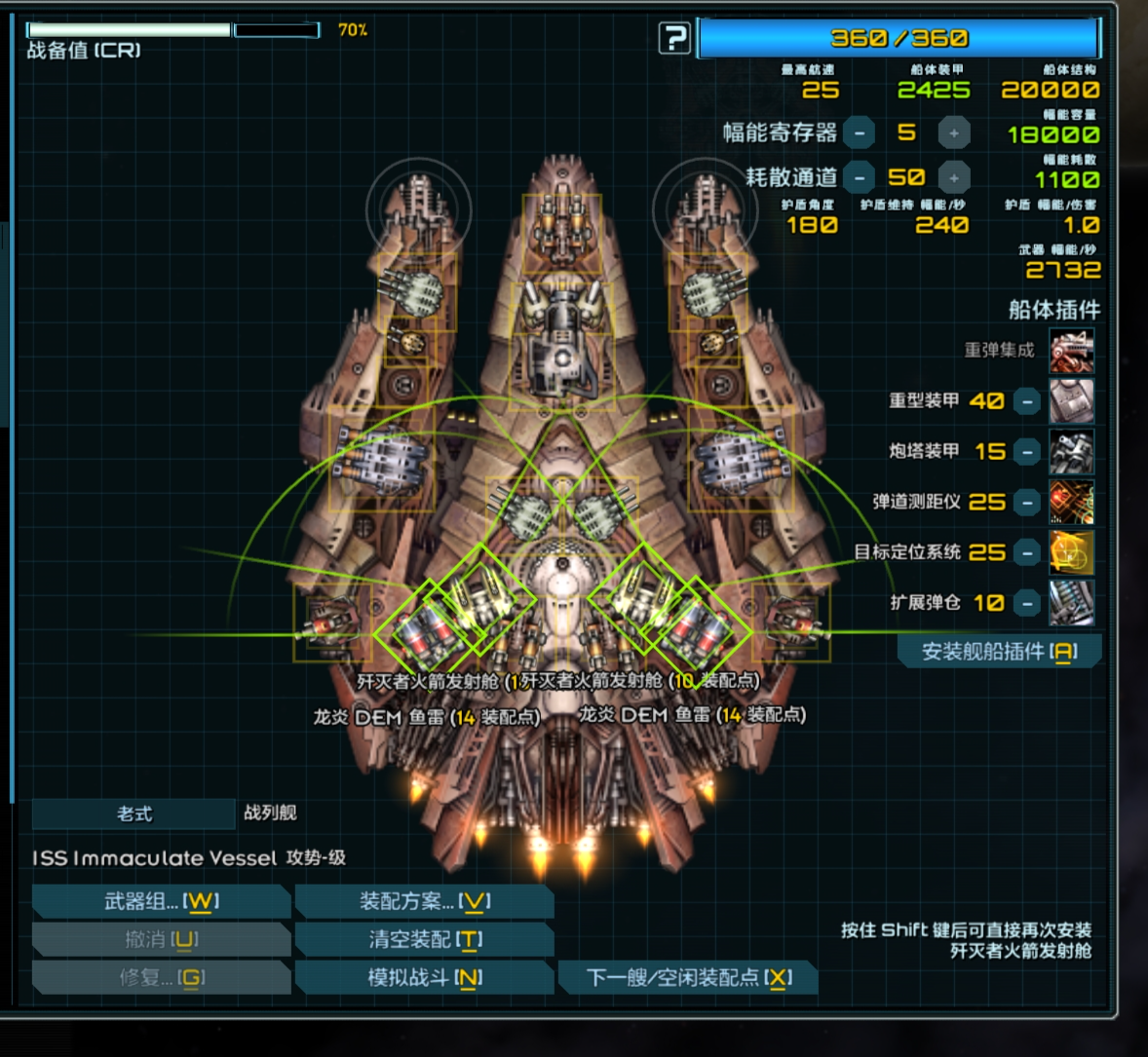Image resolution: width=1148 pixels, height=1057 pixels.
Task: Increase the flux vents count
Action: point(954,177)
